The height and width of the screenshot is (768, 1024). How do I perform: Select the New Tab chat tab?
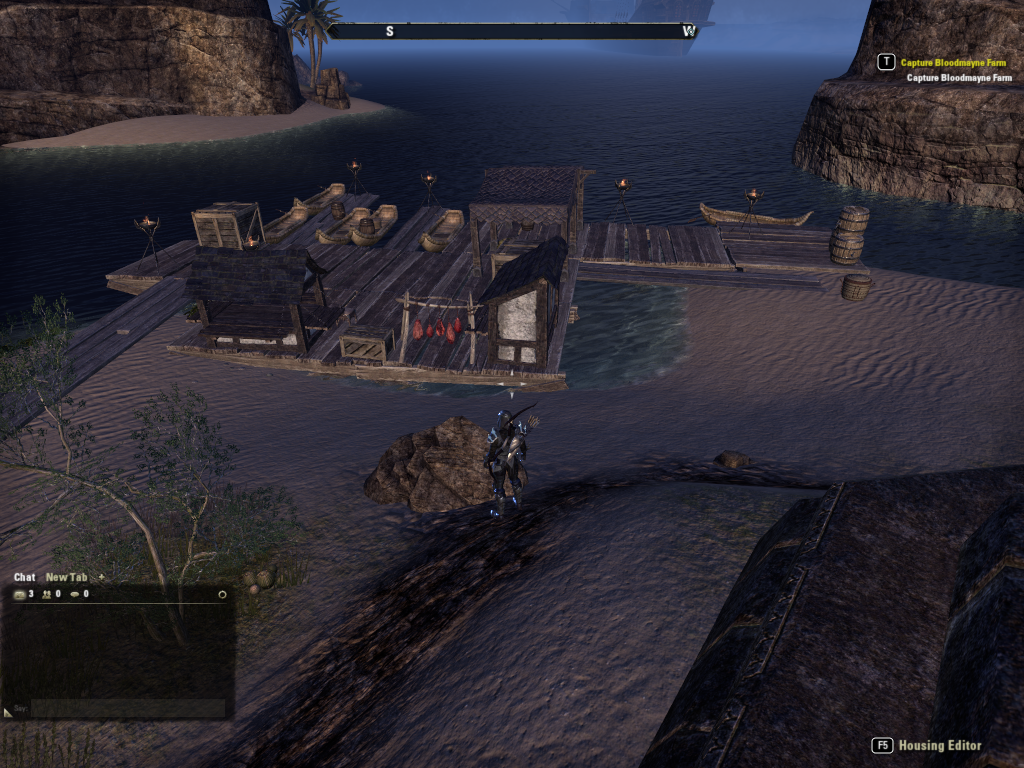click(x=66, y=577)
